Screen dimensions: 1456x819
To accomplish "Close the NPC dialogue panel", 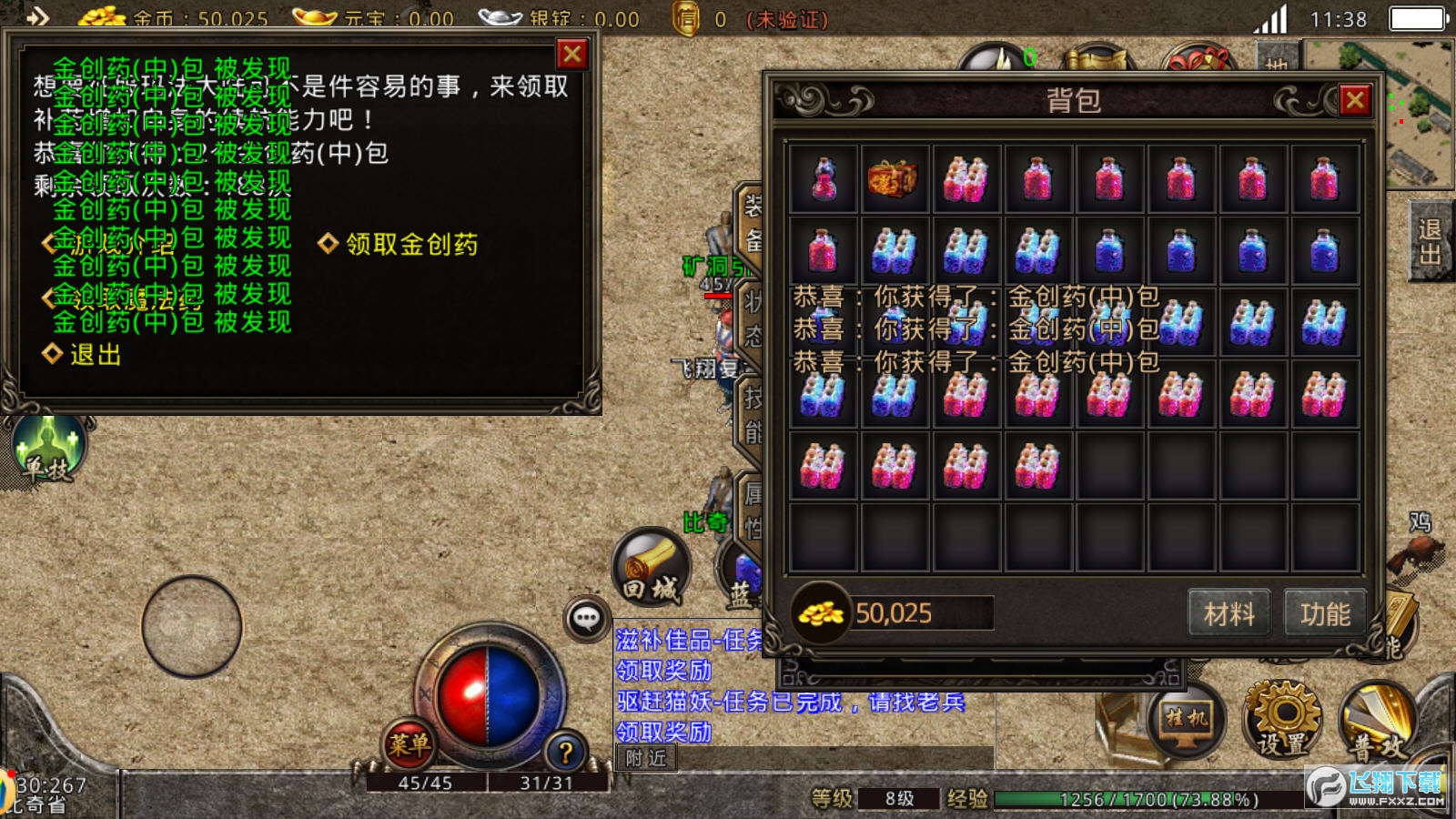I will point(572,55).
